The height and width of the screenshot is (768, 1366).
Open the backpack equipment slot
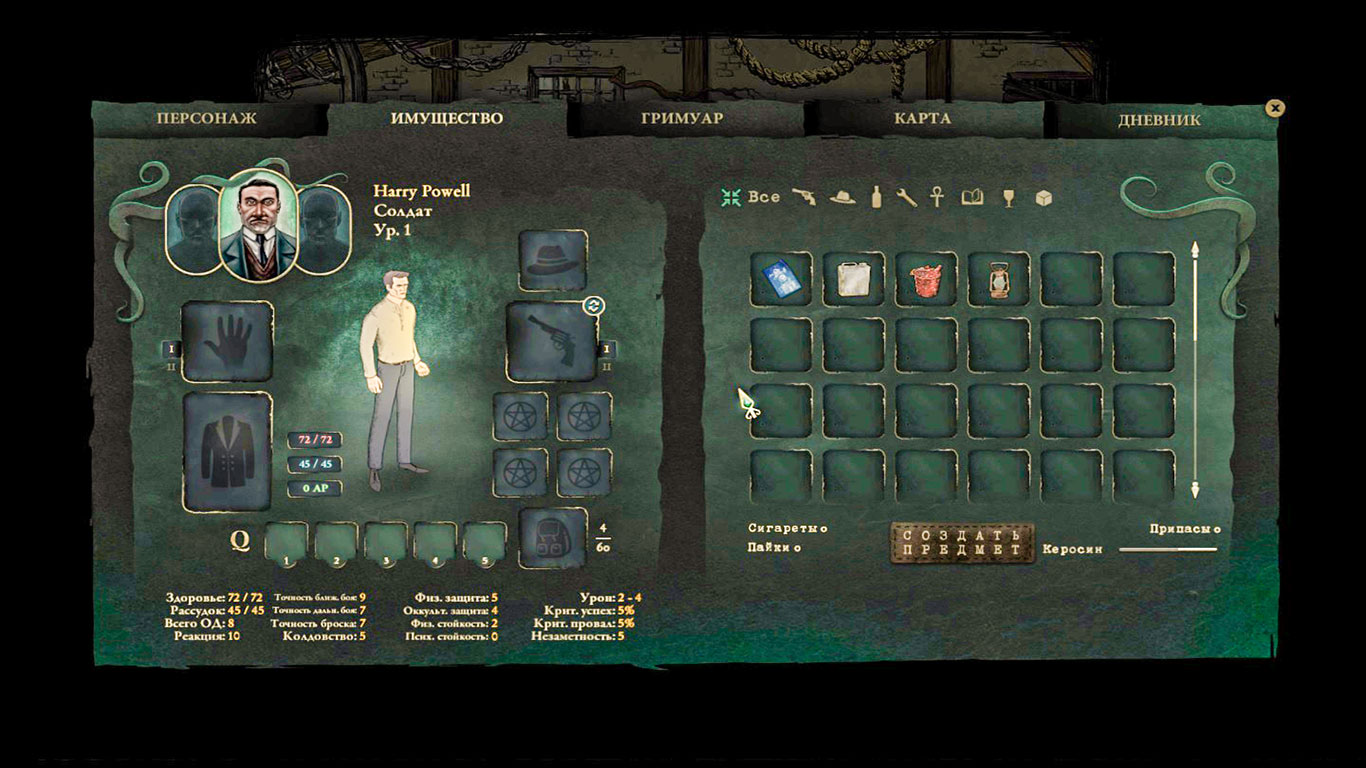click(553, 539)
